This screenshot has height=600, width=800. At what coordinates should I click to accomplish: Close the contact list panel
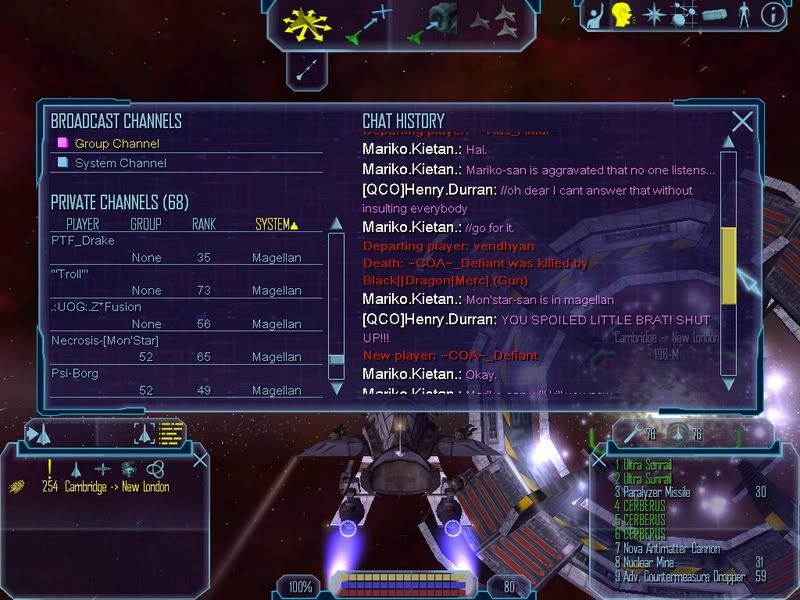point(200,460)
